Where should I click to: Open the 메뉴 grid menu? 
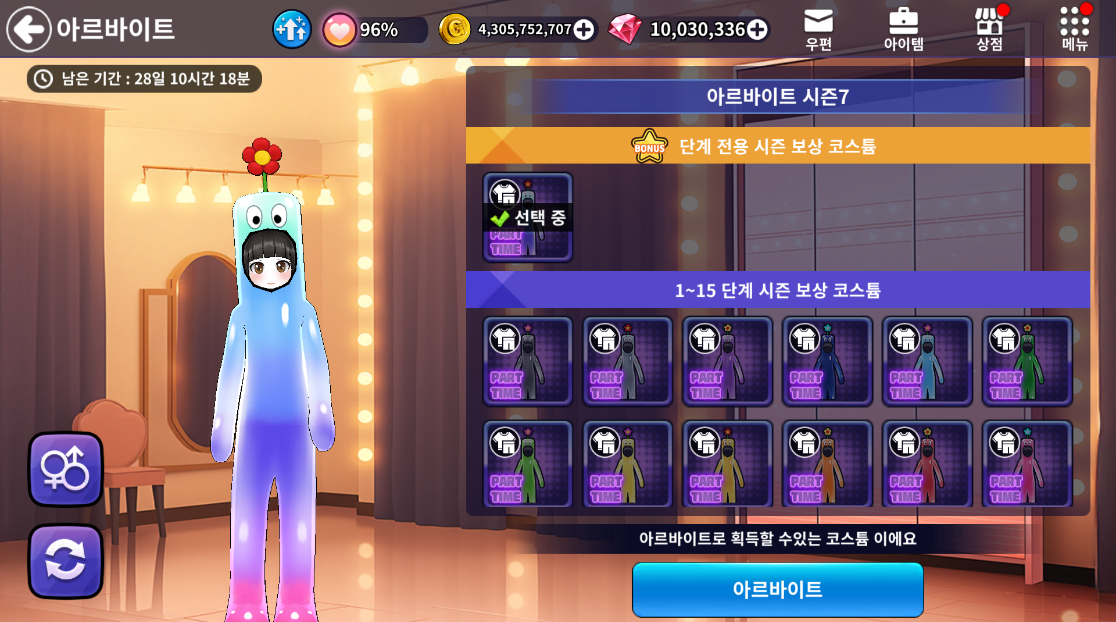click(1075, 28)
